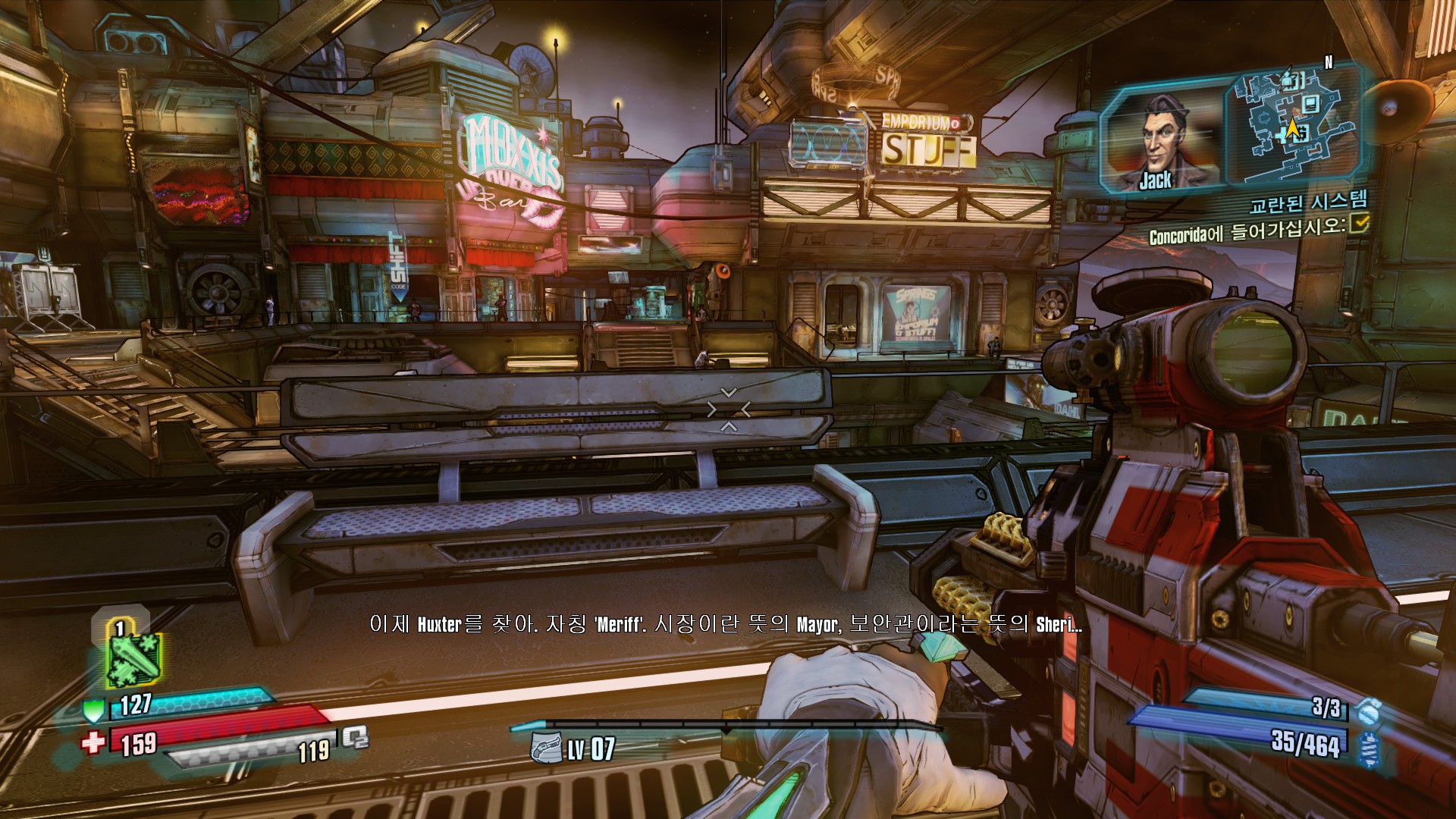Toggle the Concordia objective checkbox

tap(1360, 223)
